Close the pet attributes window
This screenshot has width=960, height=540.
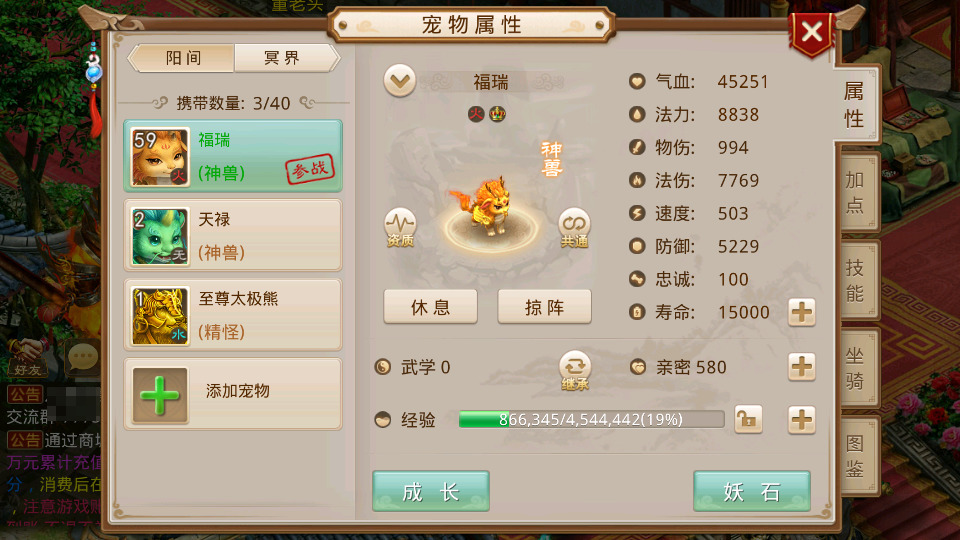click(811, 33)
